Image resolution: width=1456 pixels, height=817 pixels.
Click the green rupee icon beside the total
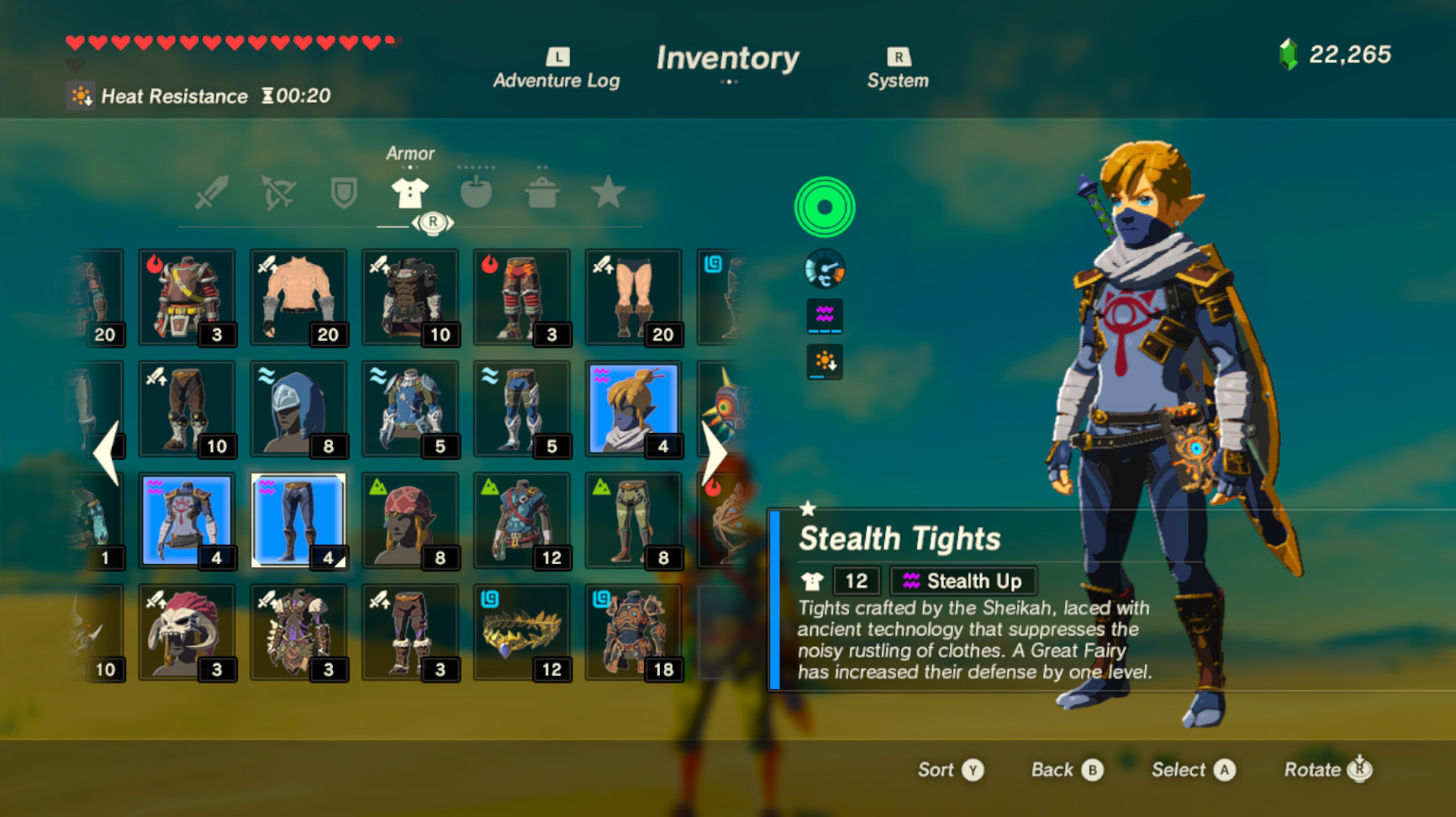click(1289, 53)
